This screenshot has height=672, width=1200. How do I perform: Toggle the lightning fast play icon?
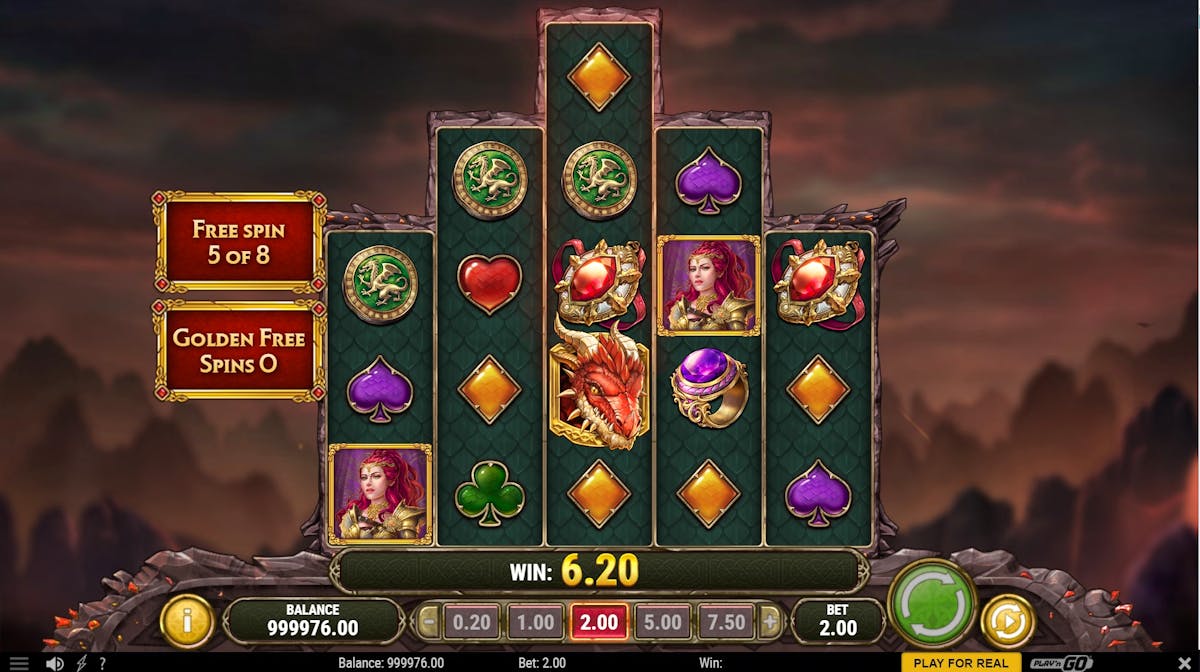tap(81, 663)
